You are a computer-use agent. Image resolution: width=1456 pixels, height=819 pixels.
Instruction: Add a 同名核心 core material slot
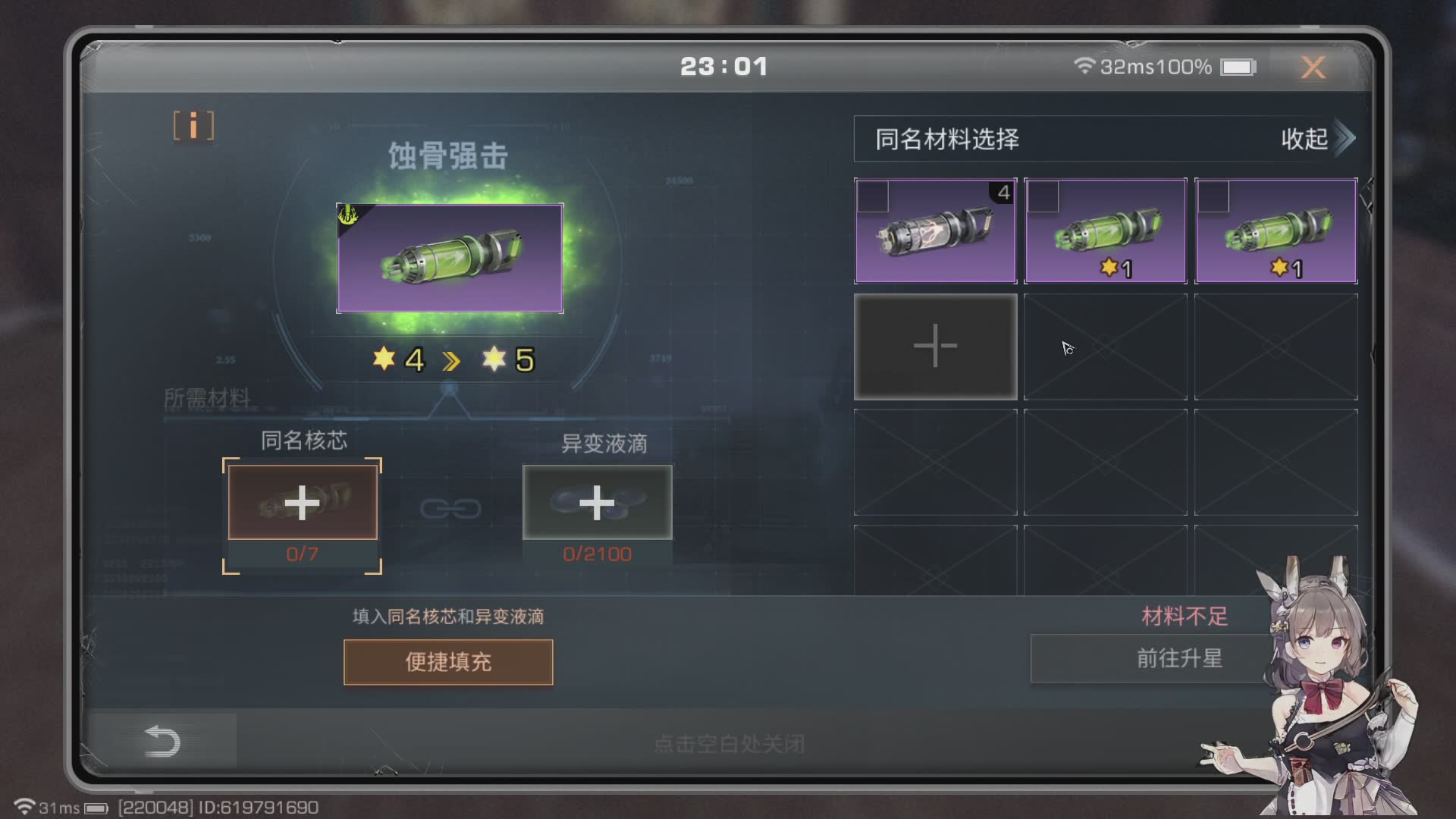tap(303, 503)
